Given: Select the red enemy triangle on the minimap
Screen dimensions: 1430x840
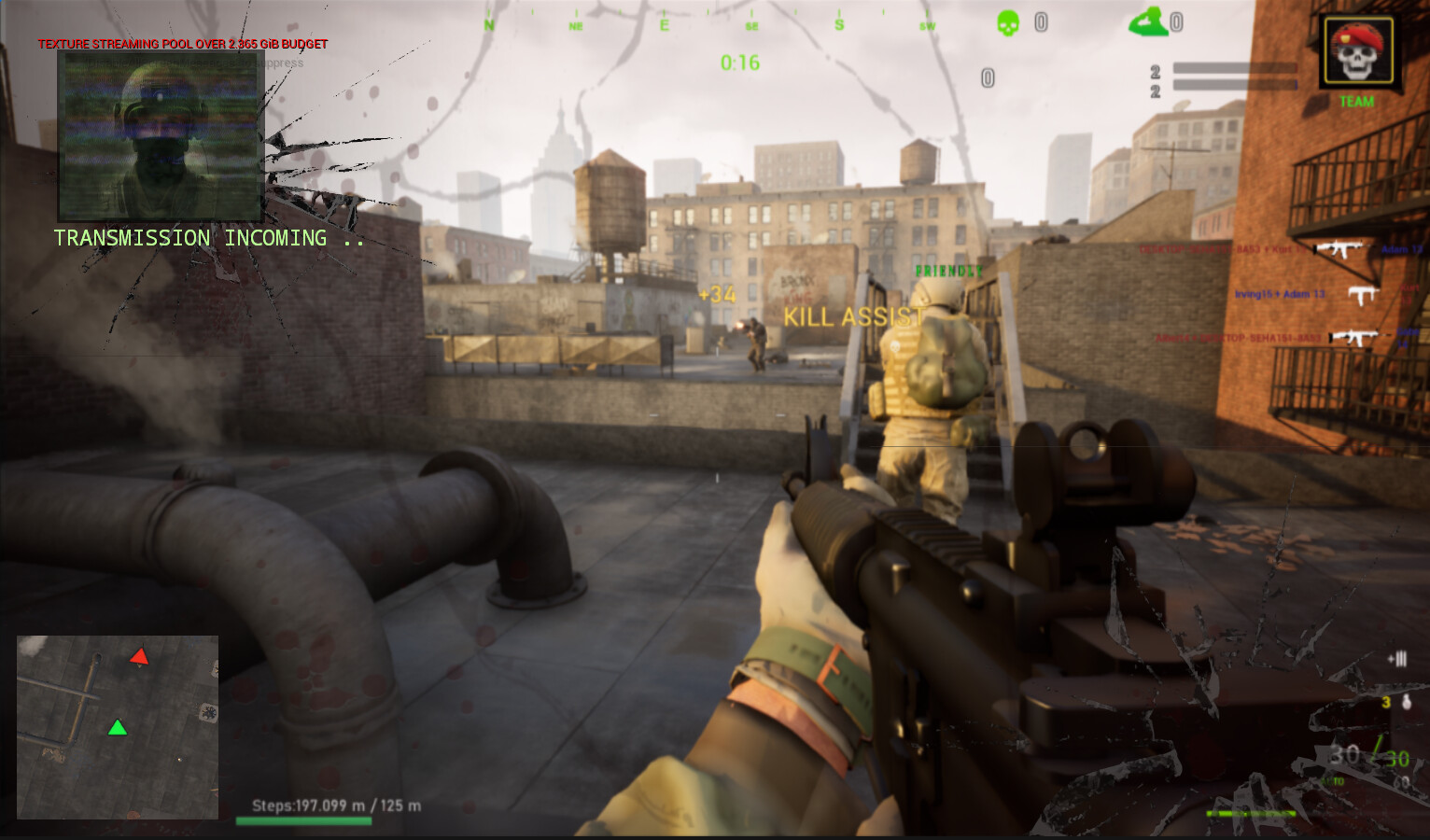Looking at the screenshot, I should (x=138, y=656).
